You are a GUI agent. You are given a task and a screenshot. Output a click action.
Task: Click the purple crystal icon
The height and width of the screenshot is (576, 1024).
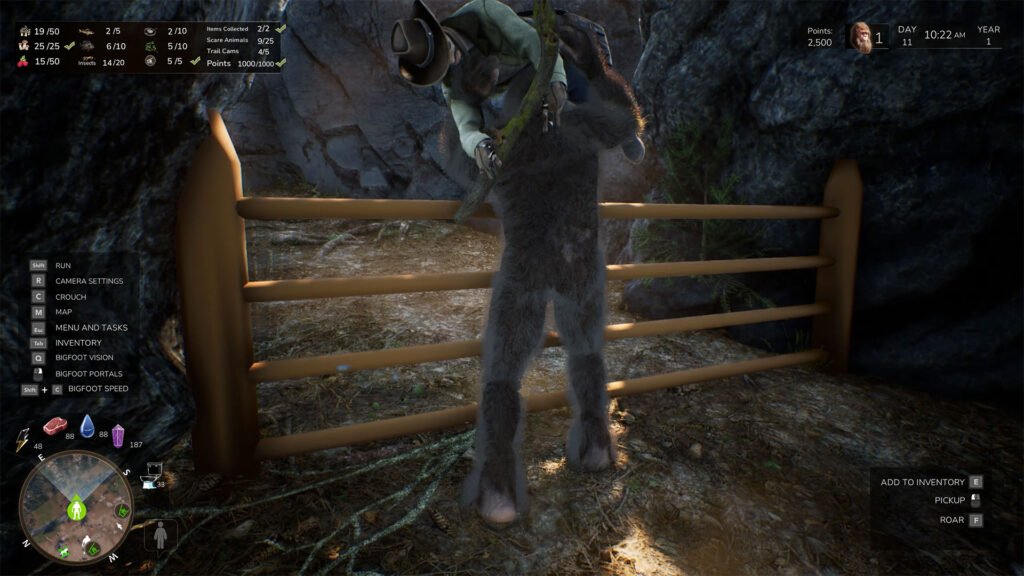coord(118,435)
